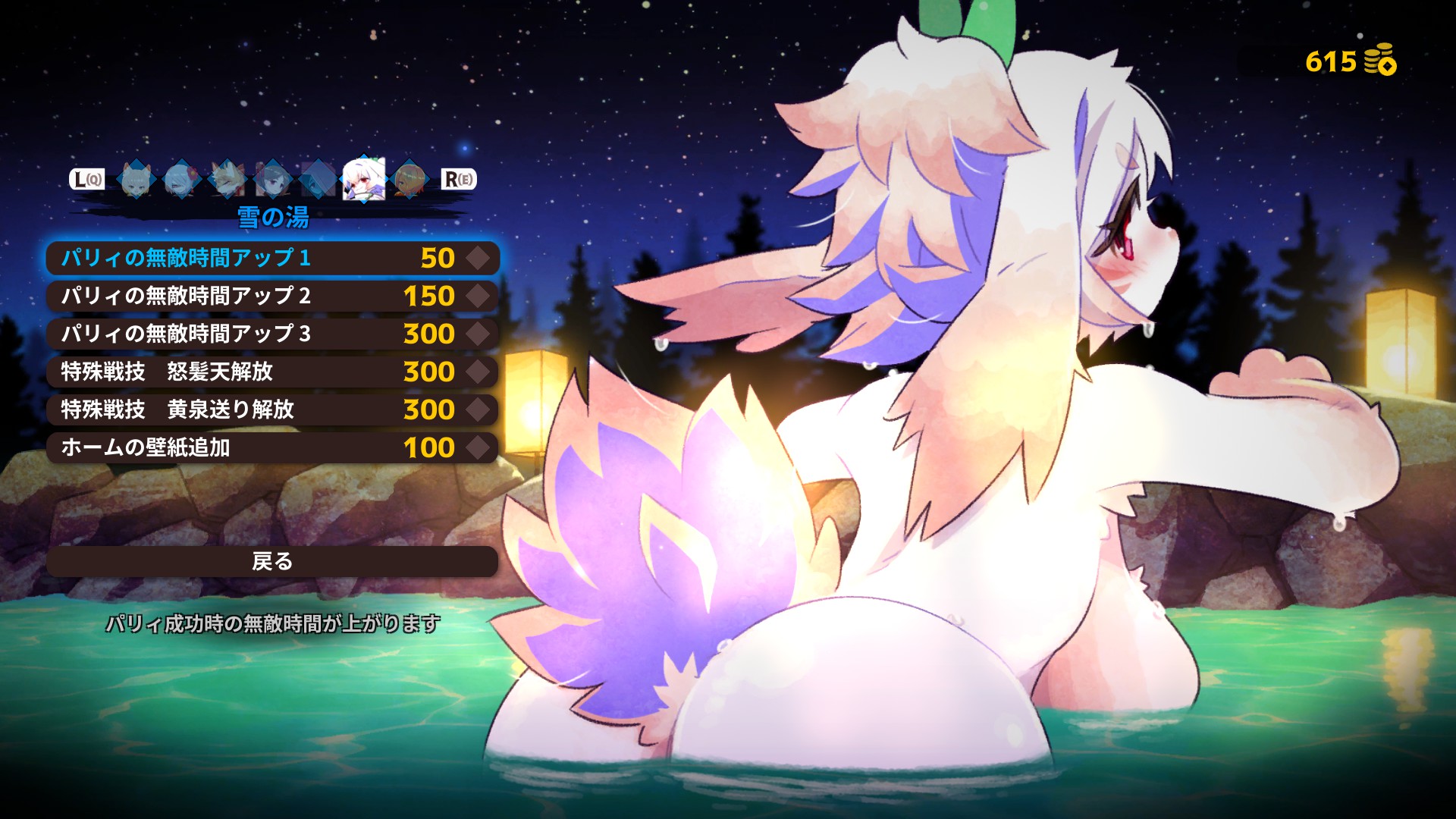Viewport: 1456px width, 819px height.
Task: Open the orange fox character tab
Action: tap(227, 180)
